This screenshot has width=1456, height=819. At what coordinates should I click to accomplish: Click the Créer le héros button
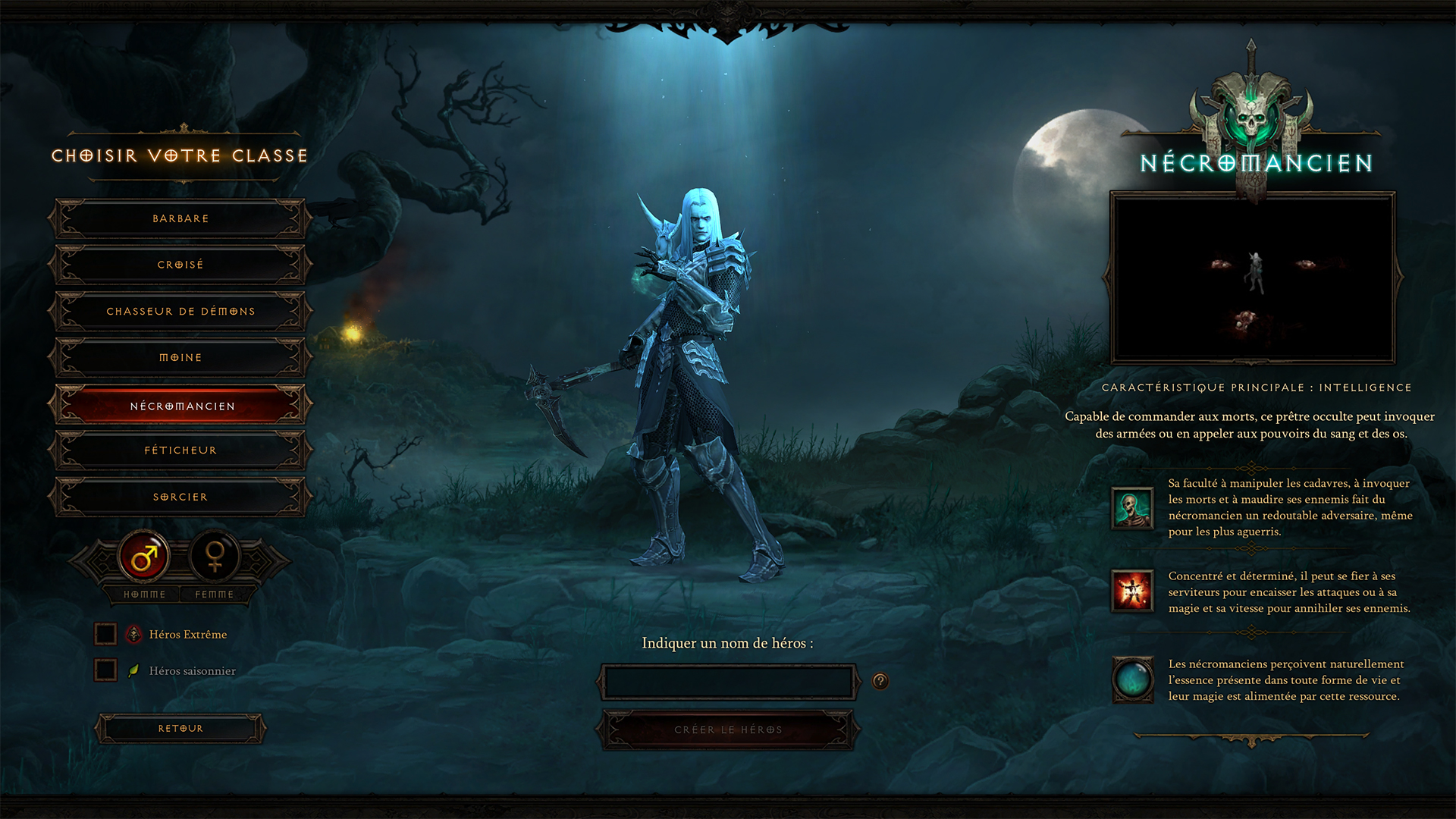coord(728,730)
